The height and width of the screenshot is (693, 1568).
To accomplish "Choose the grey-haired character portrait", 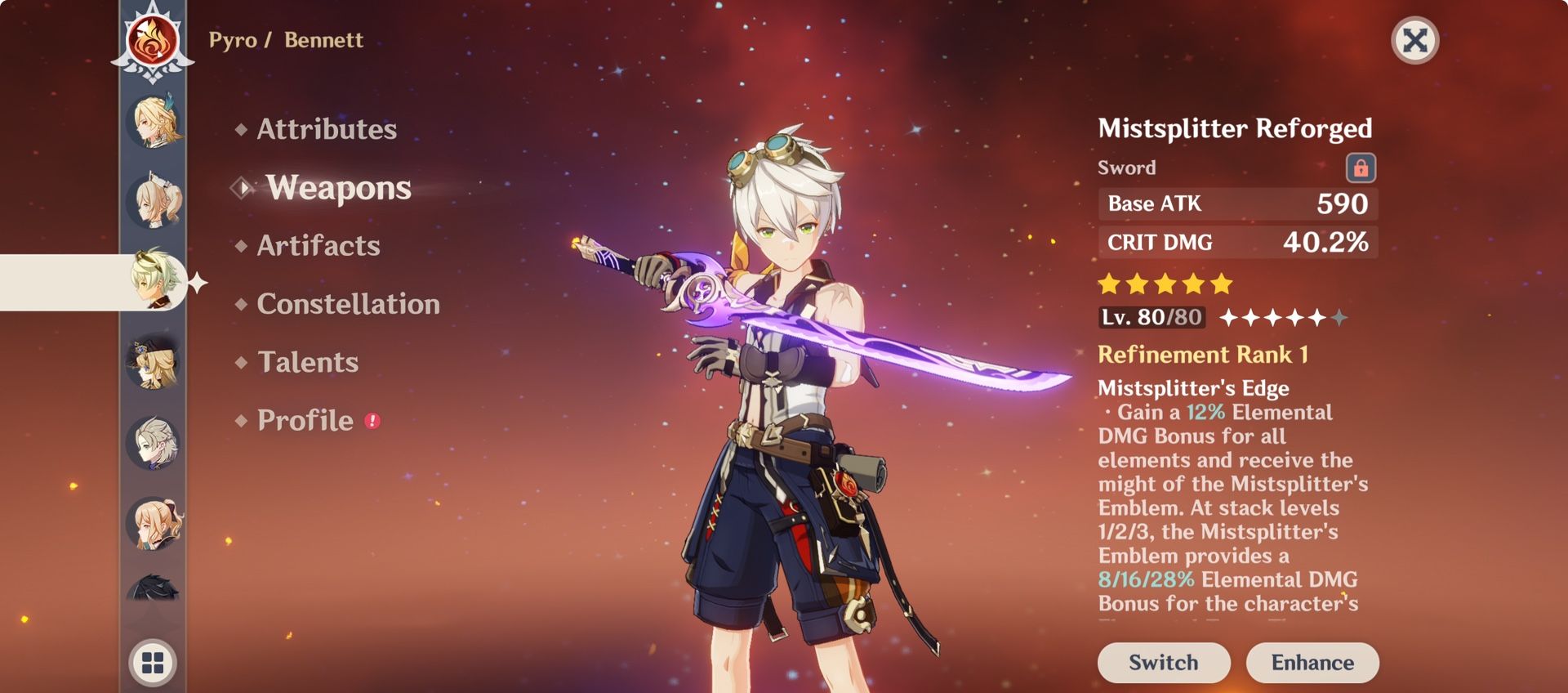I will (153, 442).
